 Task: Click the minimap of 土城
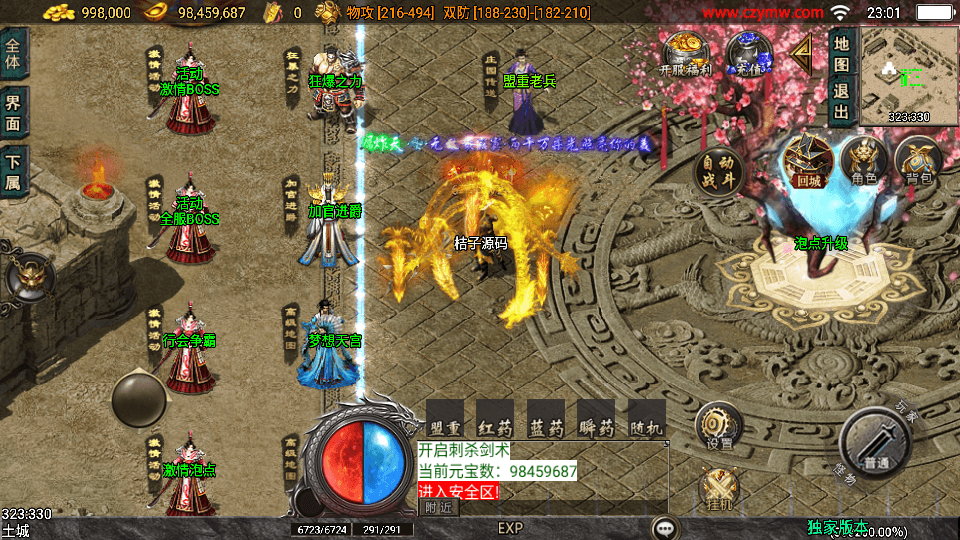pos(909,73)
